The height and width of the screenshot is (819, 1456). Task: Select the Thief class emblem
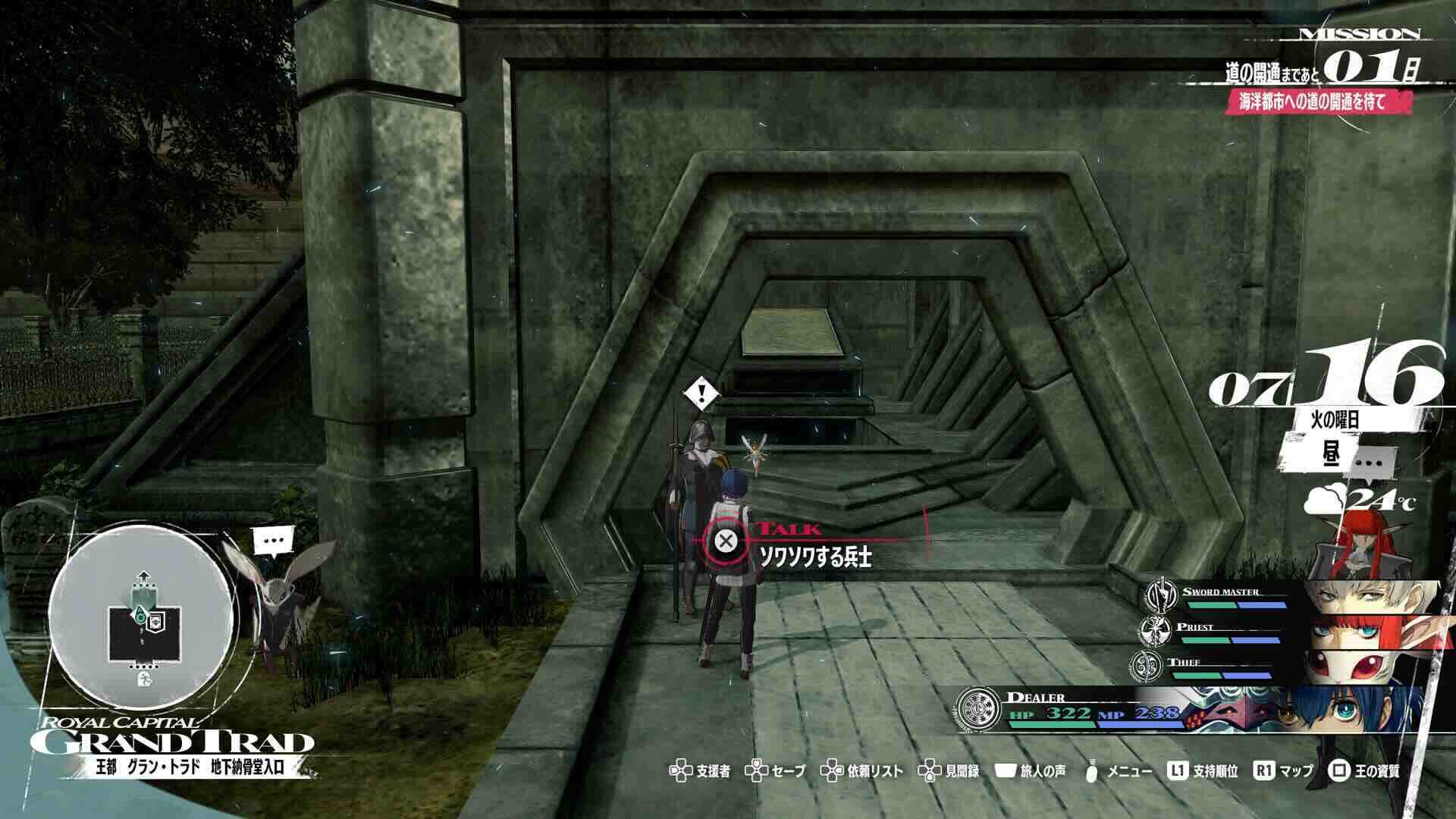point(1145,667)
